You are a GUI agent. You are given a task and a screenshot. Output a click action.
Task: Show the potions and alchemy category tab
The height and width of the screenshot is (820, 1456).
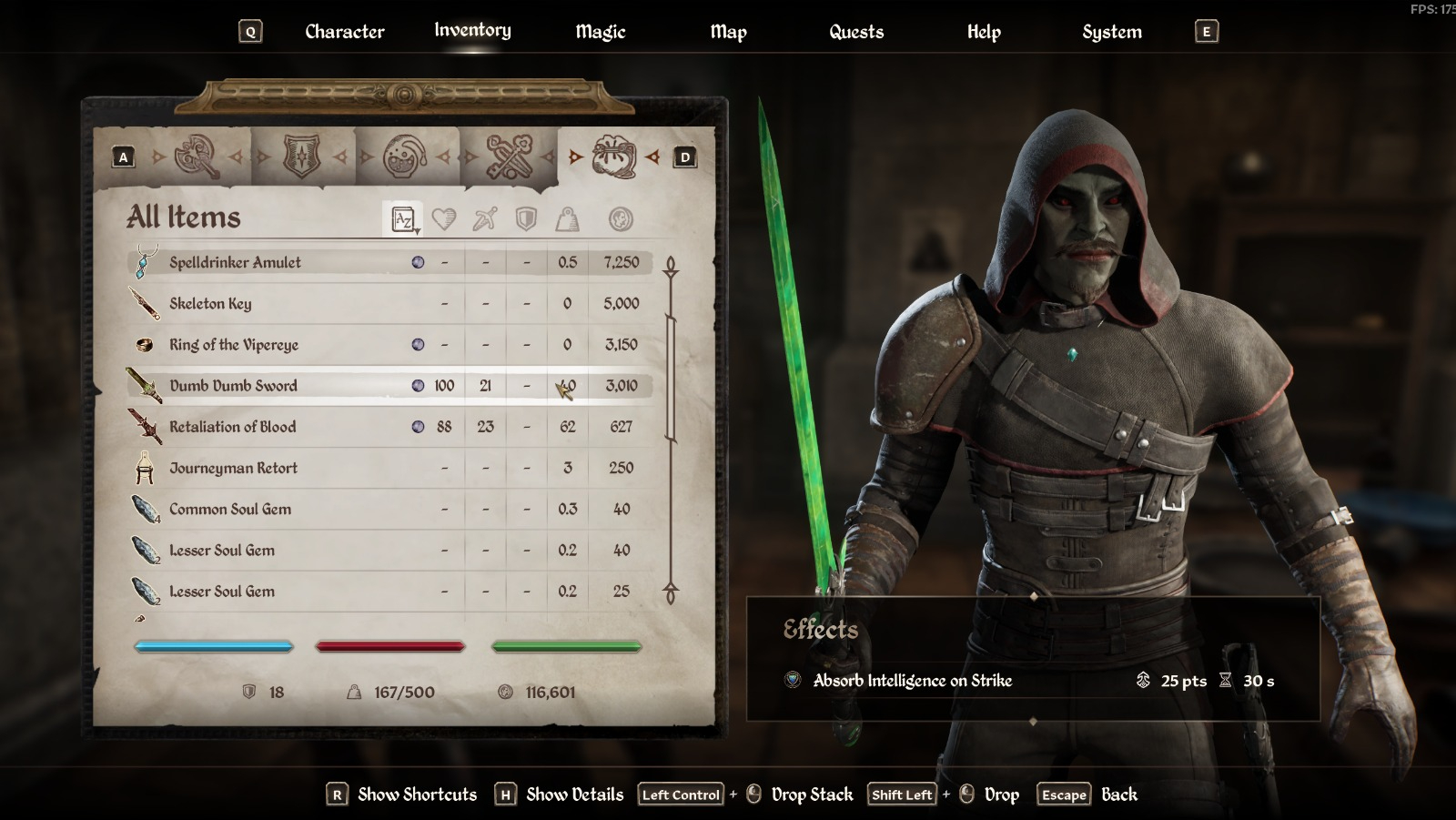(x=406, y=157)
